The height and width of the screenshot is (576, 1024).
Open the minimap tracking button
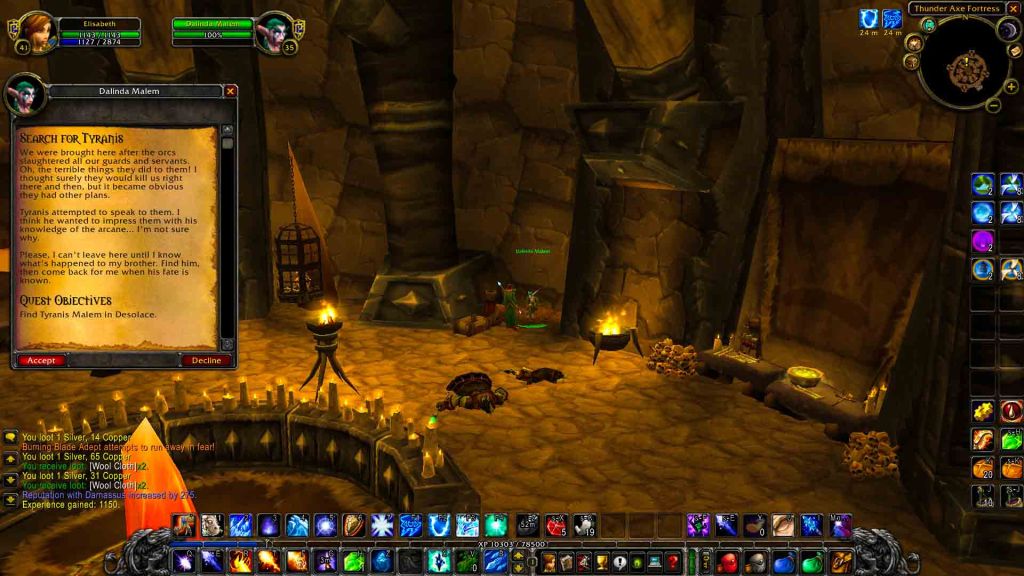pyautogui.click(x=928, y=25)
